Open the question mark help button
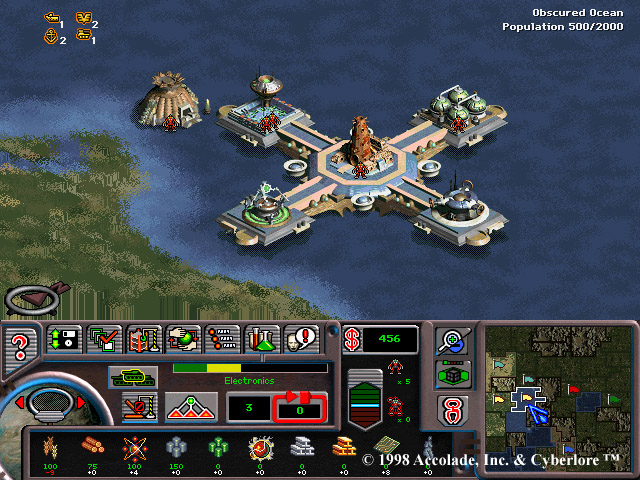This screenshot has height=480, width=640. tap(19, 347)
